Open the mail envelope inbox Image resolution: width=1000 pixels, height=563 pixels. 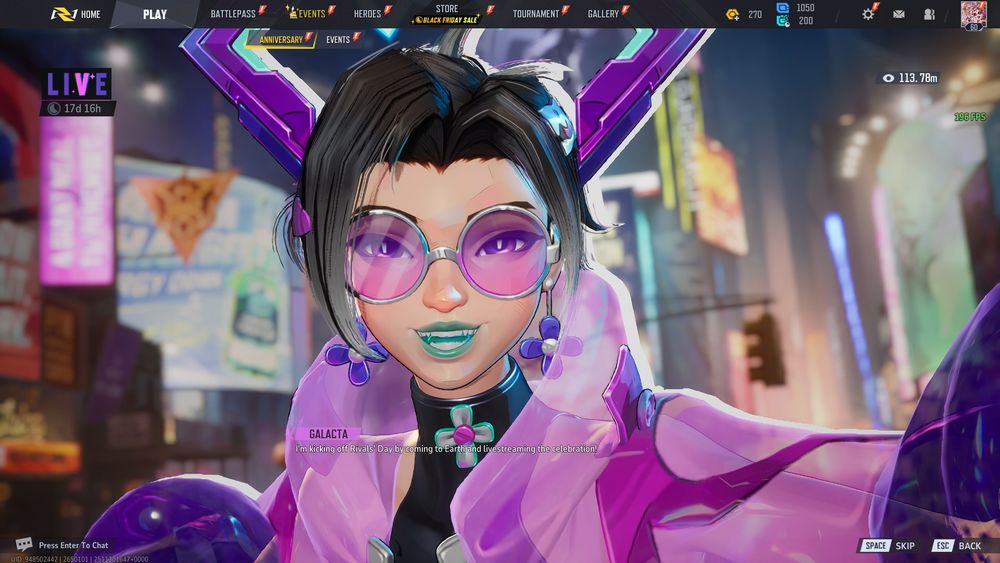pos(899,14)
